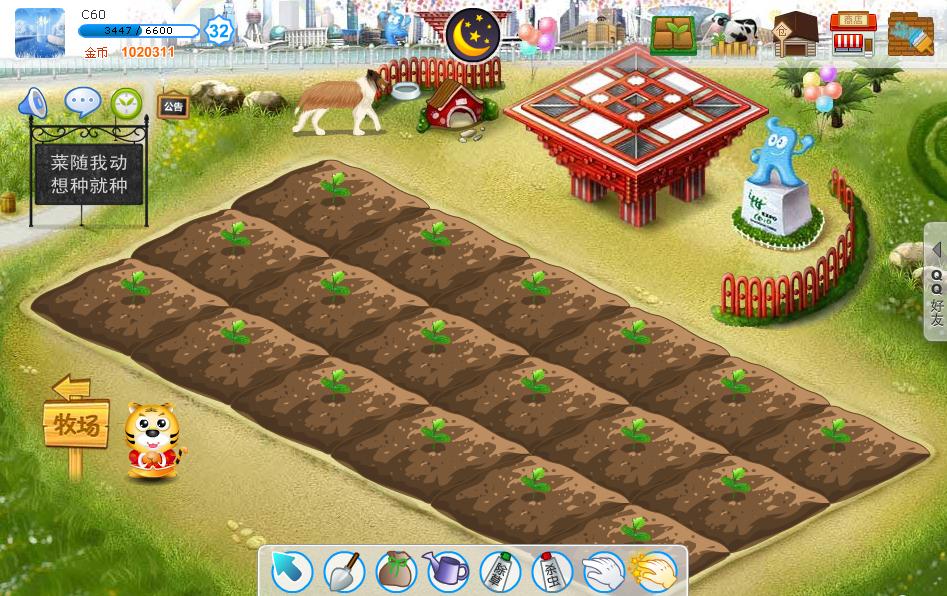Viewport: 947px width, 596px height.
Task: Open the warehouse barn
Action: 795,34
